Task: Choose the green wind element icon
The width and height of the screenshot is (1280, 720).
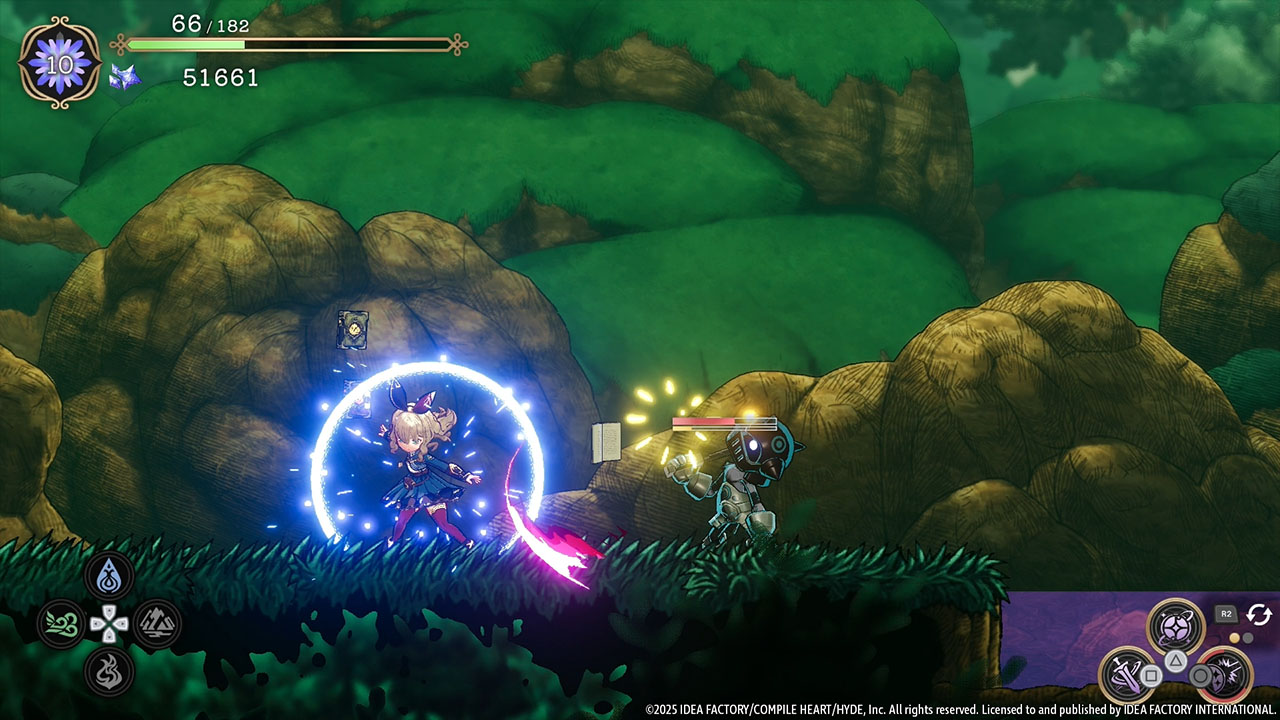Action: pyautogui.click(x=61, y=624)
